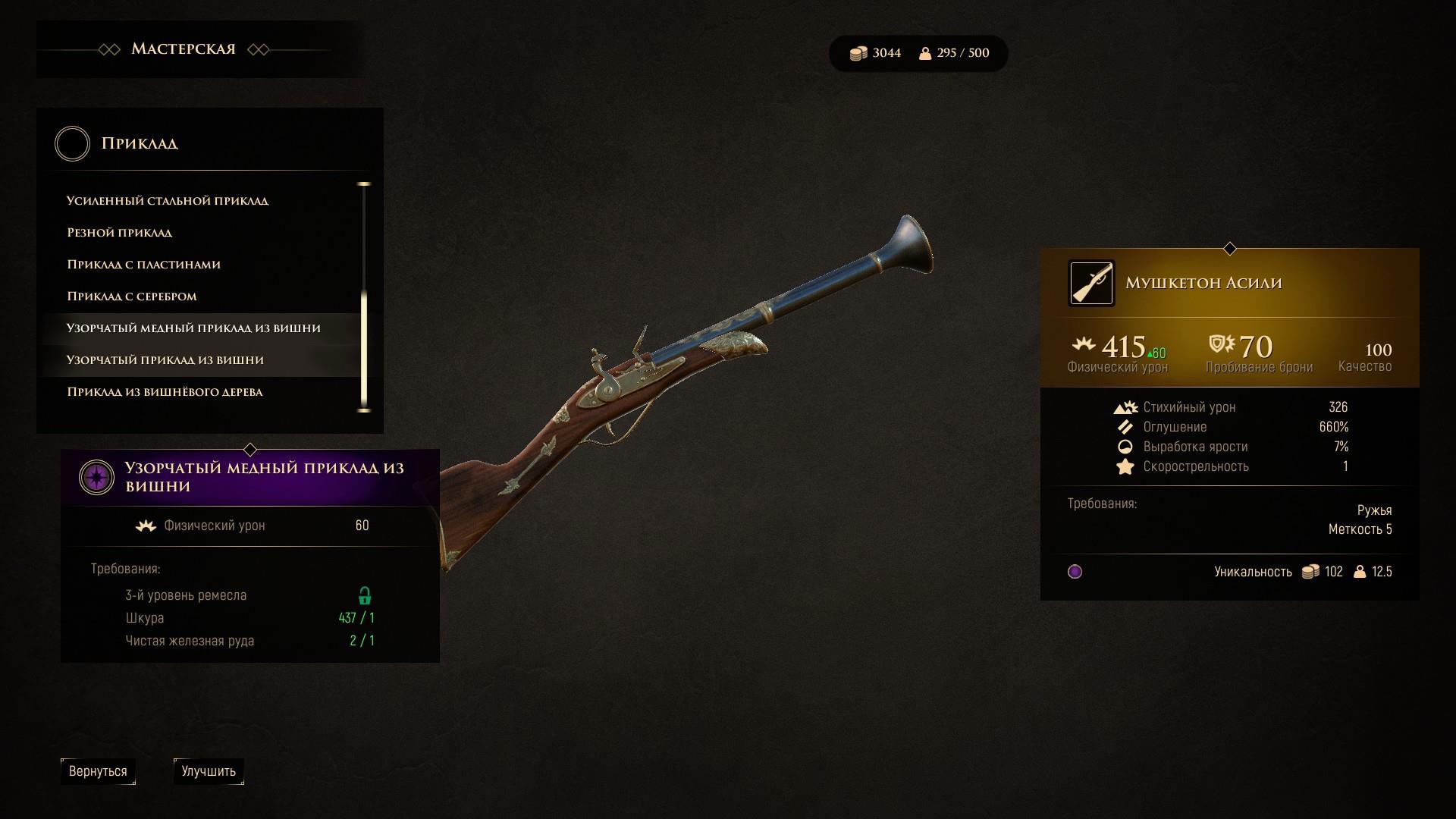The height and width of the screenshot is (819, 1456).
Task: Select "Приклад с серебром" stock
Action: (x=132, y=297)
